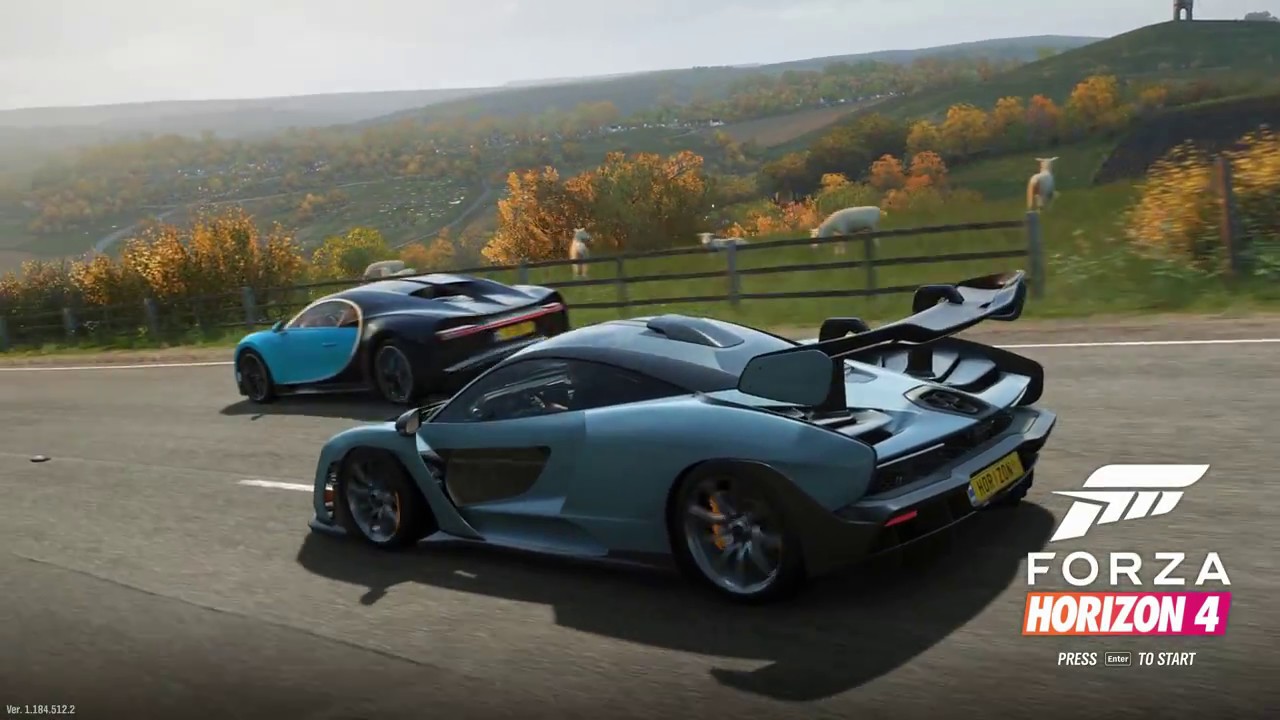Click the Enter key graphic in start prompt
Screen dimensions: 1280x720
pos(1116,659)
